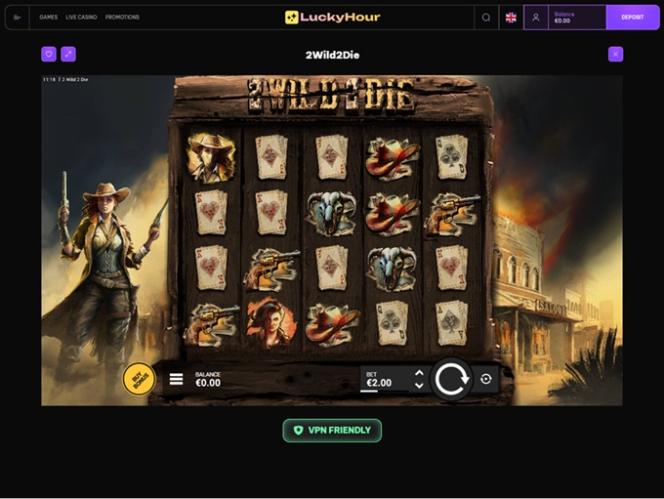Spin the reels with the circular arrow button

(451, 379)
